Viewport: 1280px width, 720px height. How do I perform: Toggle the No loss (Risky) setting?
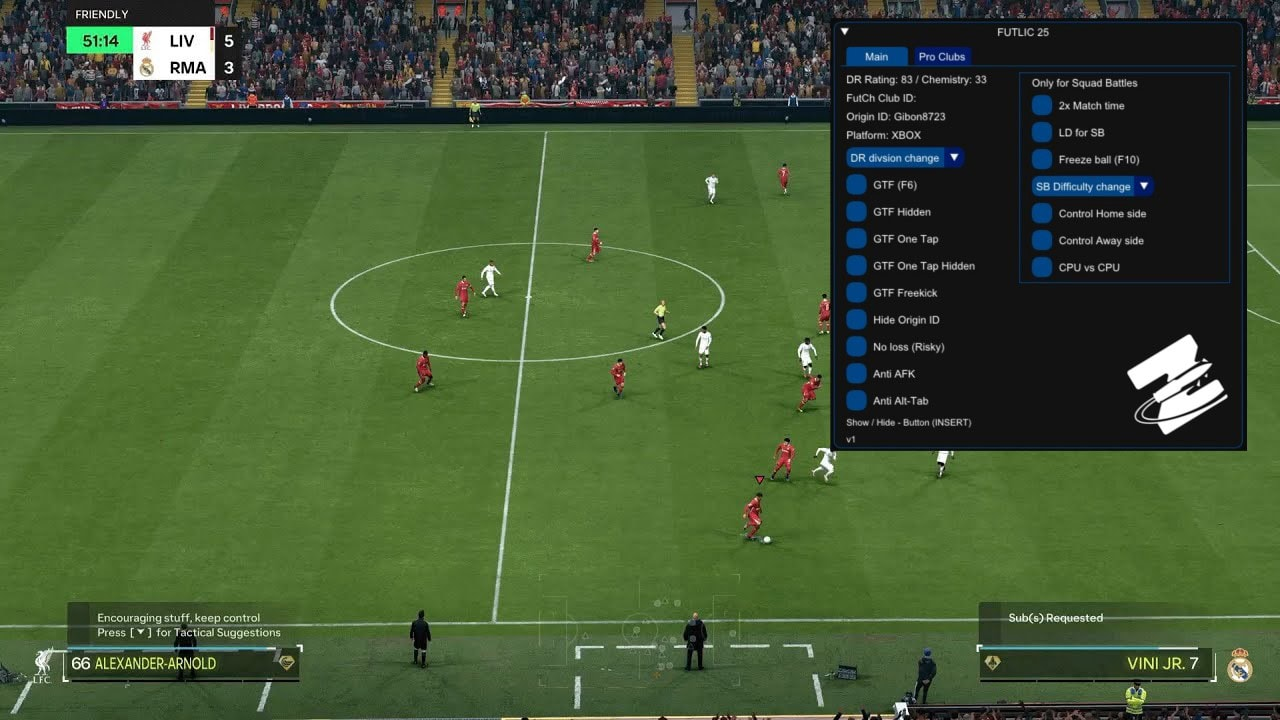(857, 347)
